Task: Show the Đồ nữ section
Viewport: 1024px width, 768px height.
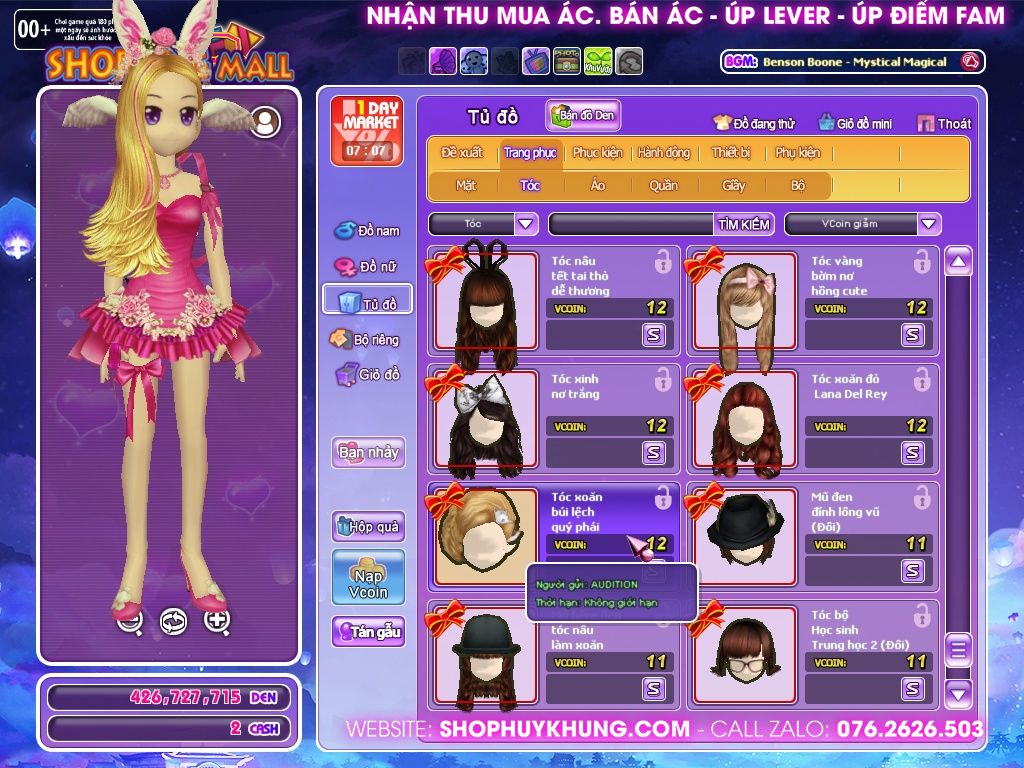Action: pyautogui.click(x=367, y=267)
